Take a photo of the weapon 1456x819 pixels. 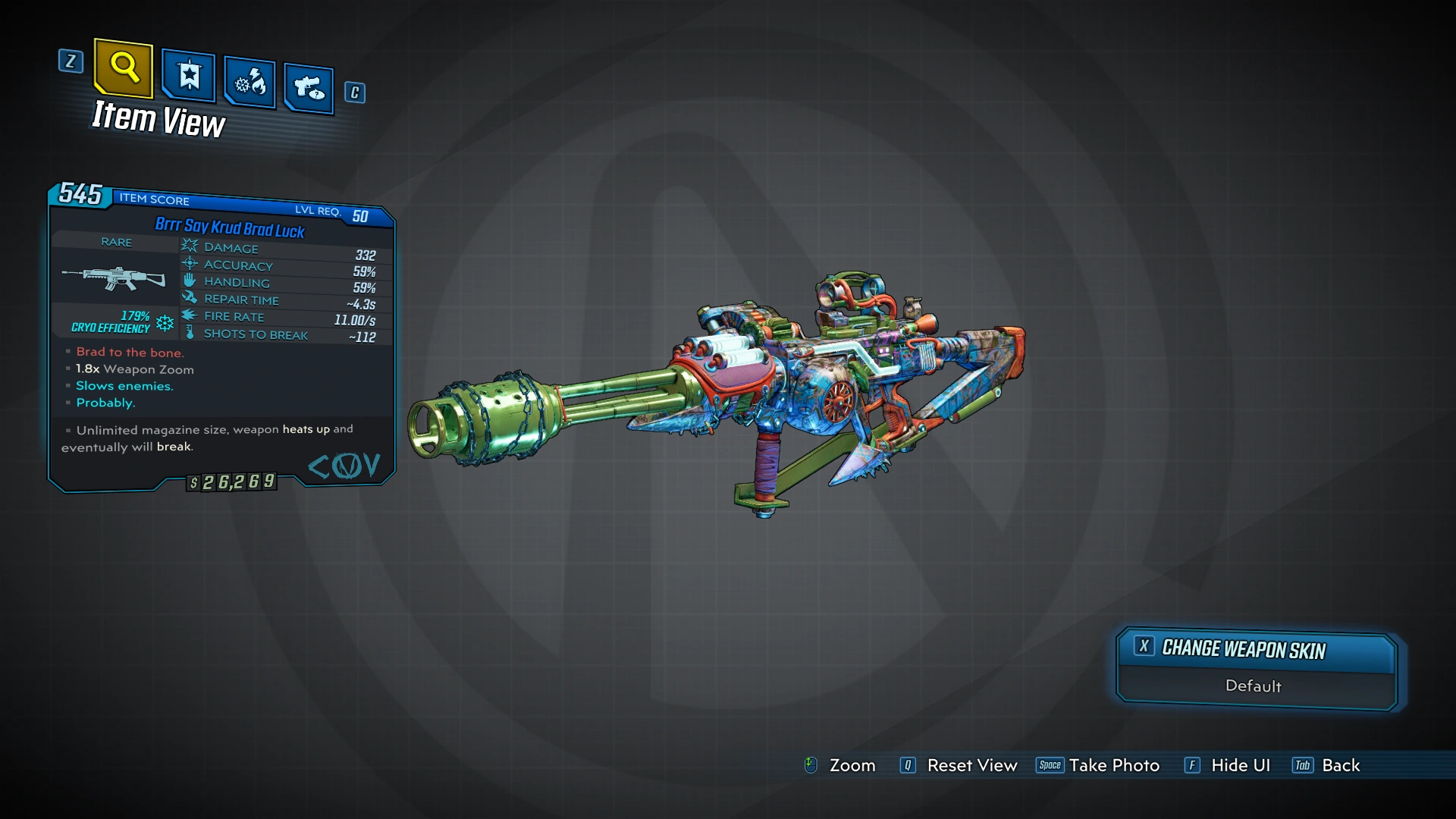coord(1113,766)
